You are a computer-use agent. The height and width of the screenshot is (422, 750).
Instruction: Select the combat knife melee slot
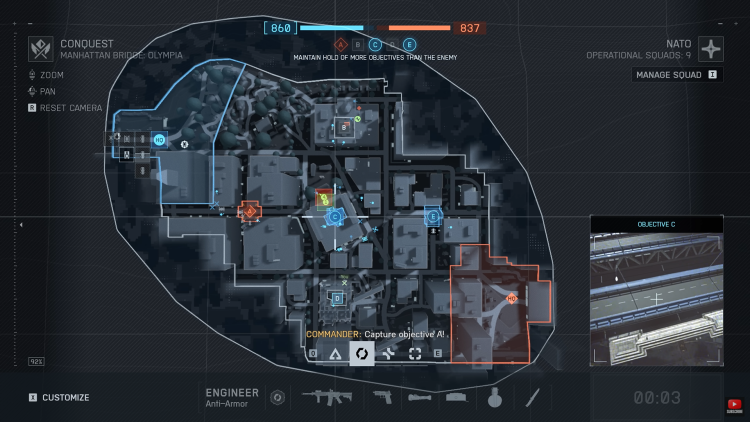pos(532,397)
